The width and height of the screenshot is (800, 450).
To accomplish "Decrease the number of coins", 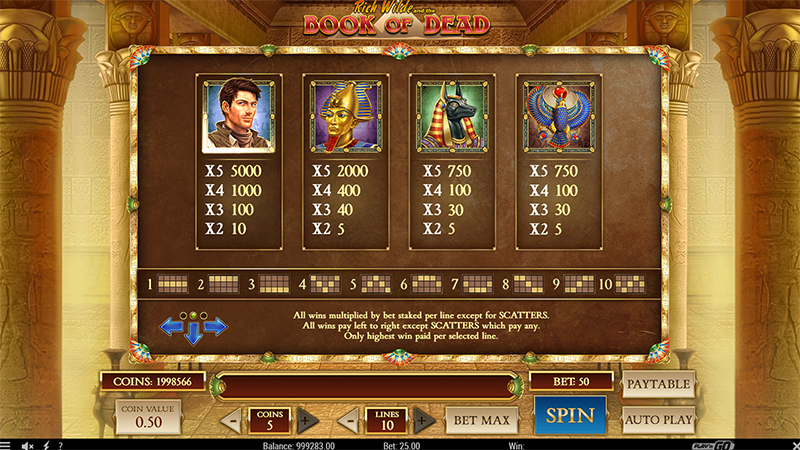I will 231,420.
